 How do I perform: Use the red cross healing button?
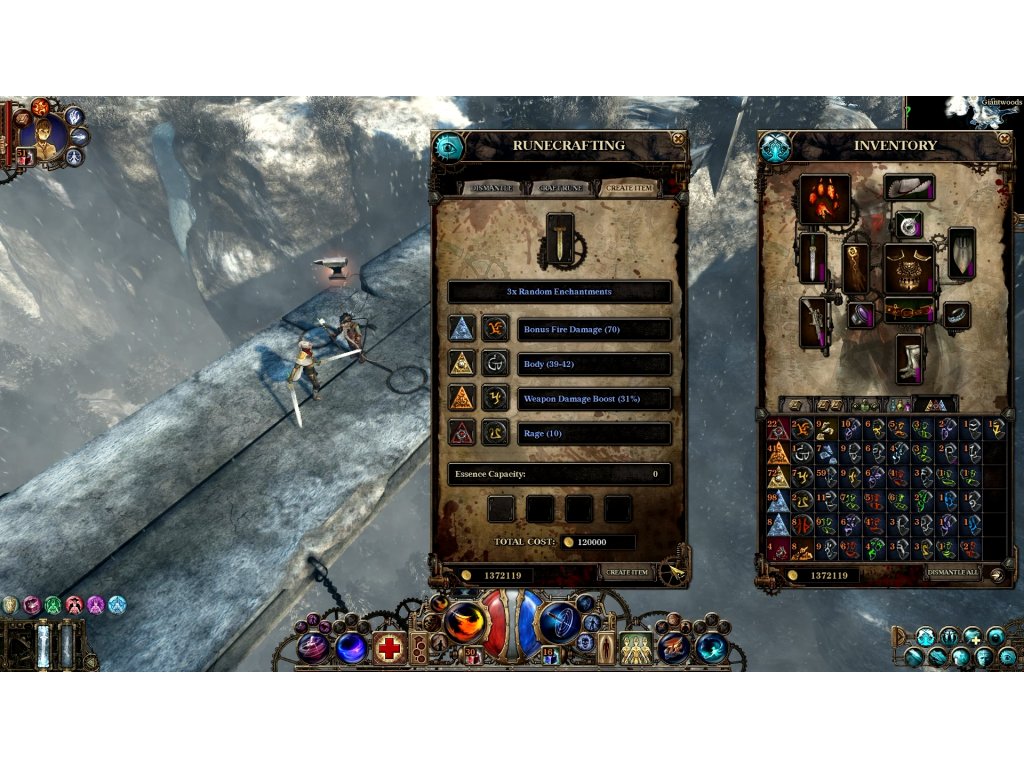pos(390,648)
